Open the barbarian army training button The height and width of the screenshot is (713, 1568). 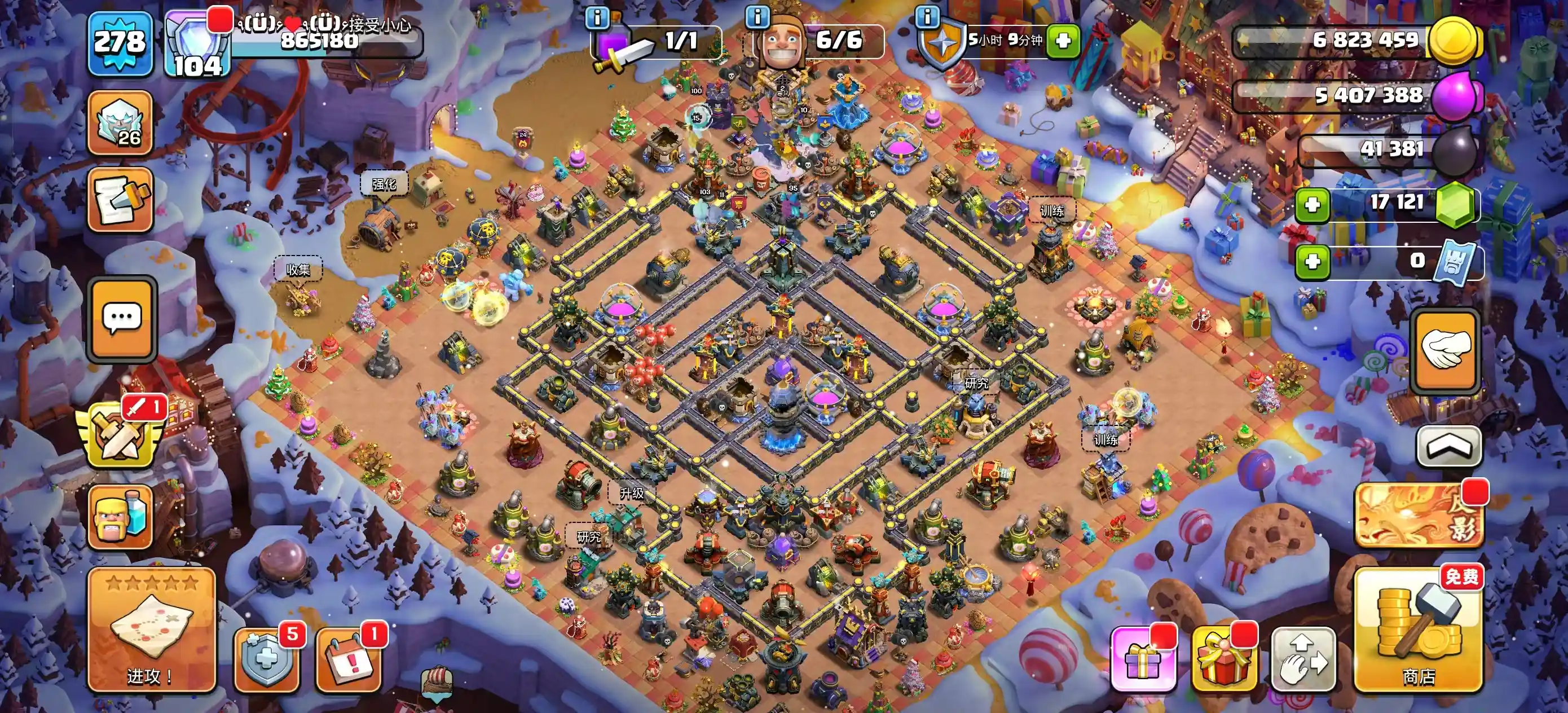tap(120, 517)
